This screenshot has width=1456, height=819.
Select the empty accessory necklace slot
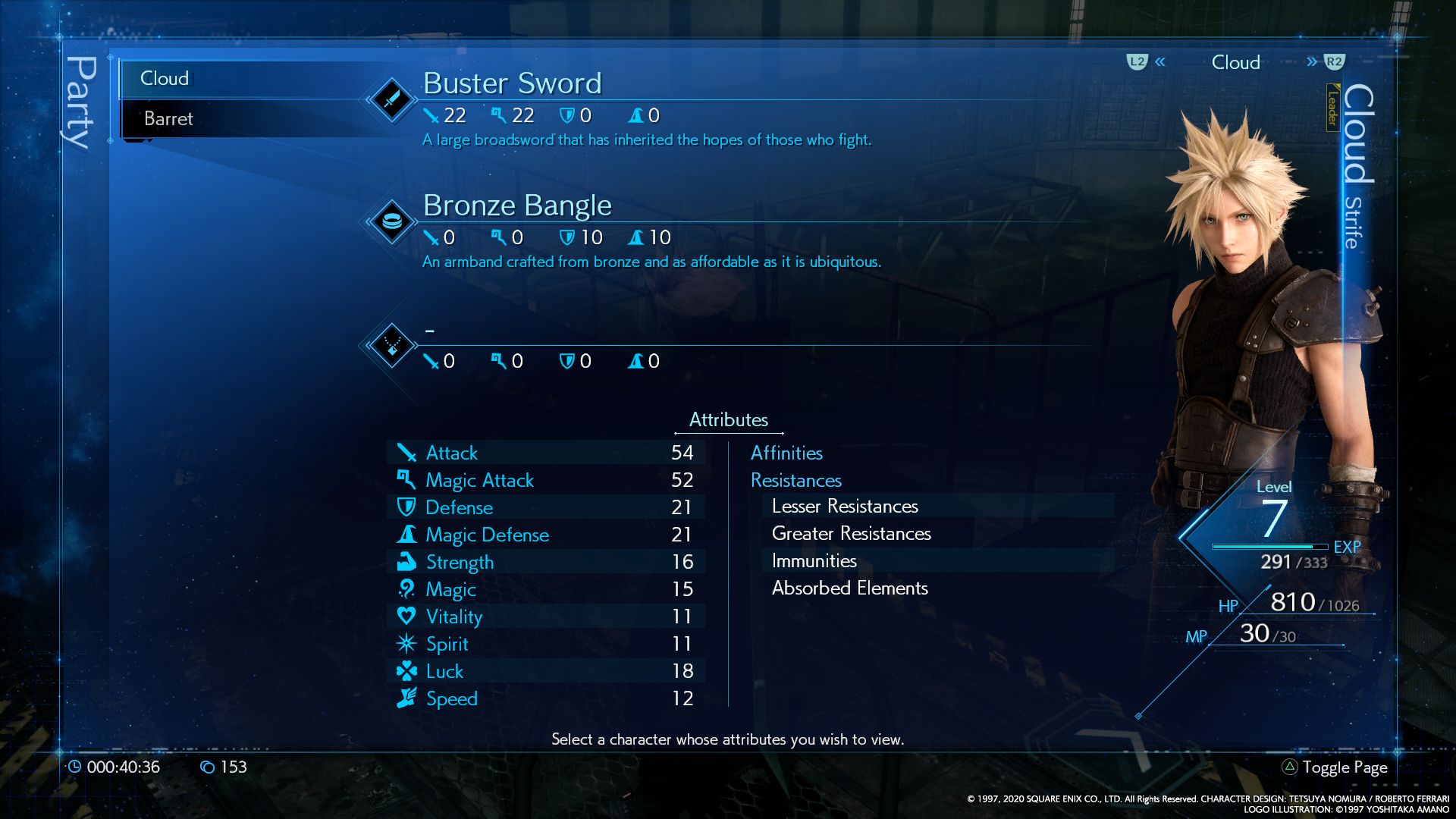click(x=391, y=346)
